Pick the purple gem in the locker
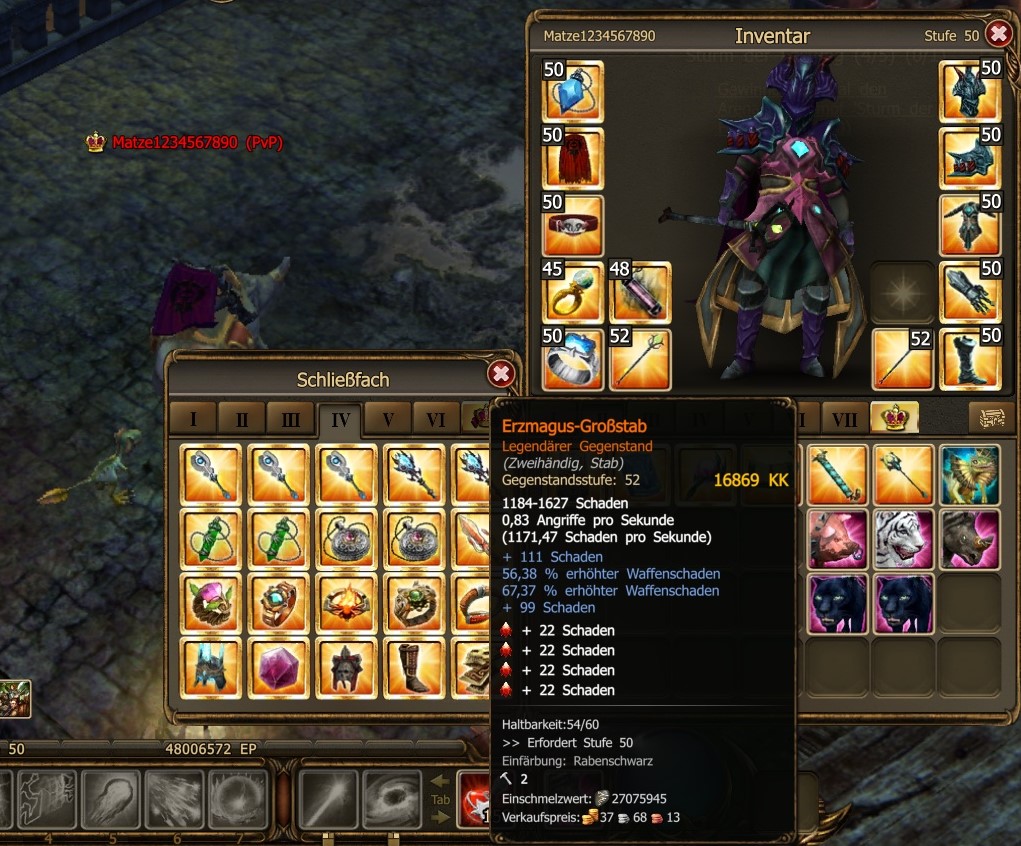The image size is (1021, 846). pyautogui.click(x=279, y=667)
